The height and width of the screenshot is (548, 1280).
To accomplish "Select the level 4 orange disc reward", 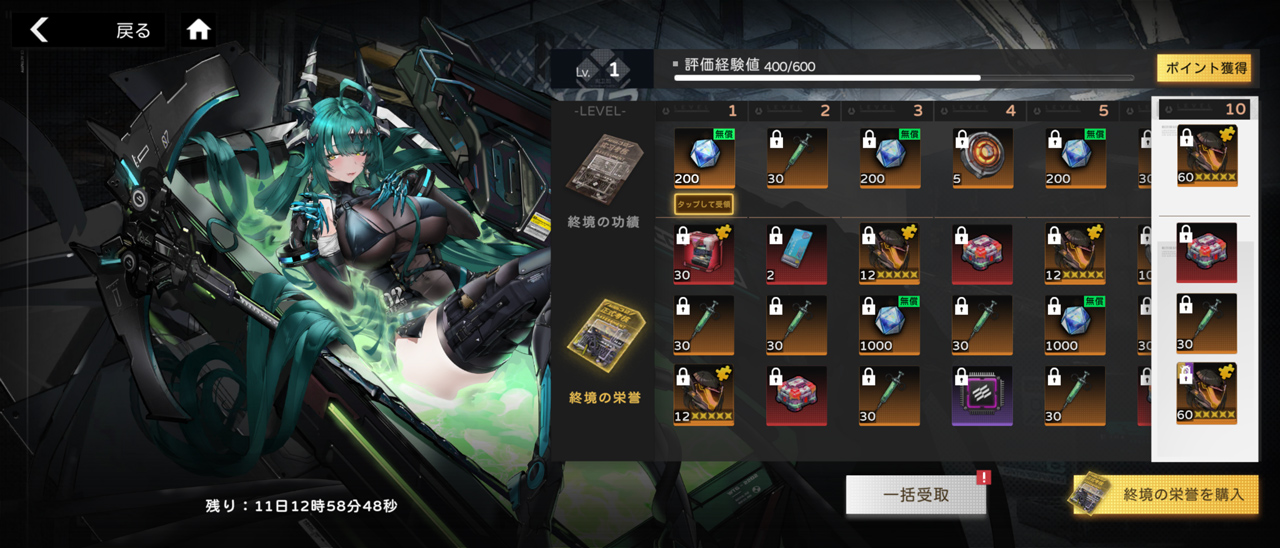I will point(982,158).
